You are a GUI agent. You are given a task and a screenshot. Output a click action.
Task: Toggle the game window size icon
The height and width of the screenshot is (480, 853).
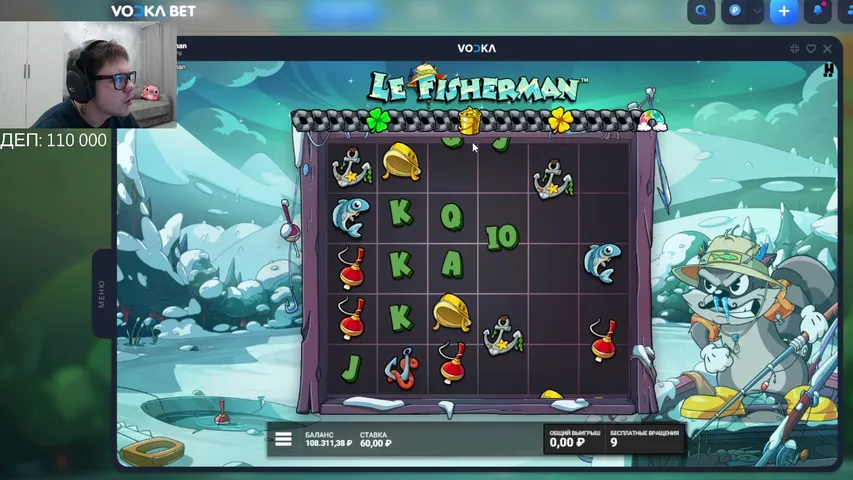click(795, 48)
